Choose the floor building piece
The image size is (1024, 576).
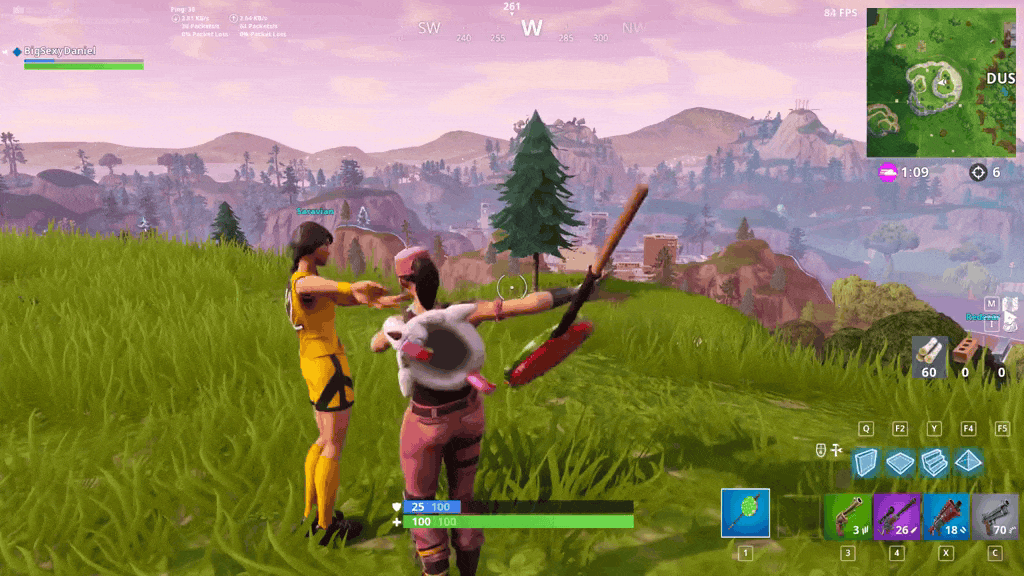click(x=900, y=462)
